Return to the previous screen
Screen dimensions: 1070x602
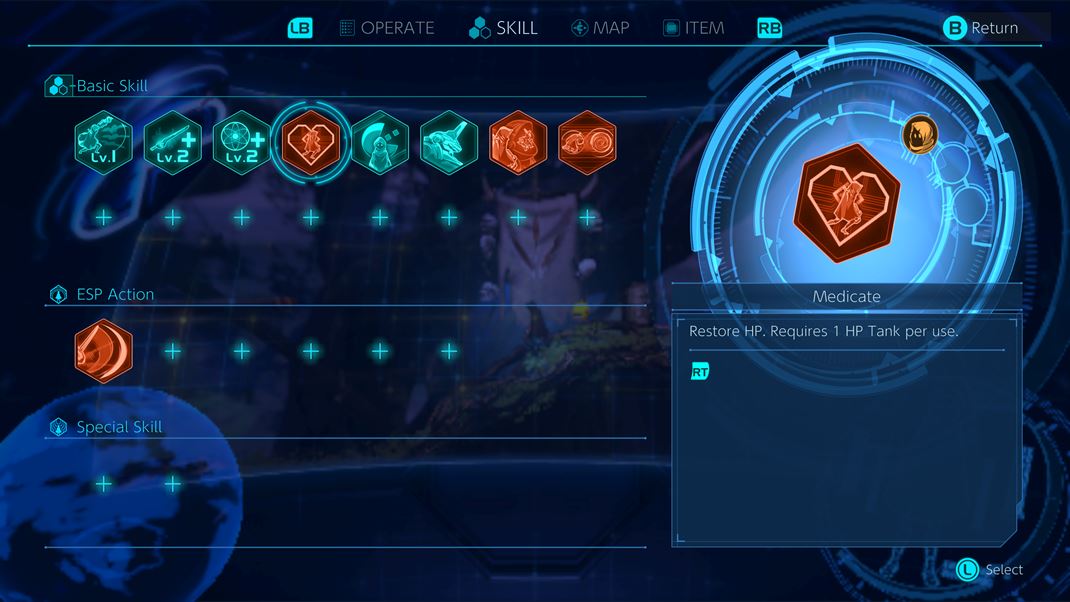(x=981, y=28)
